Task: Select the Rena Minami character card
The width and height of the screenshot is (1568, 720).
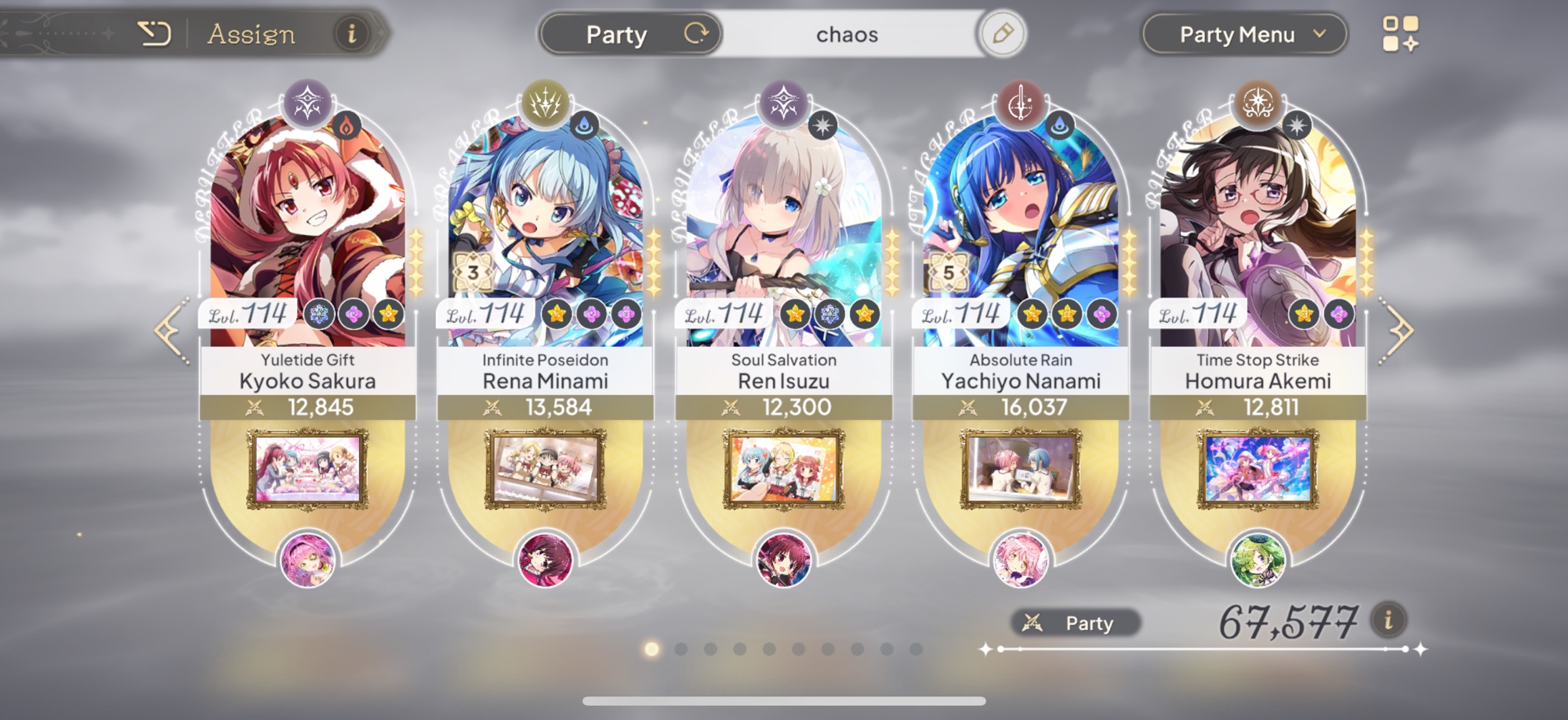Action: [545, 235]
